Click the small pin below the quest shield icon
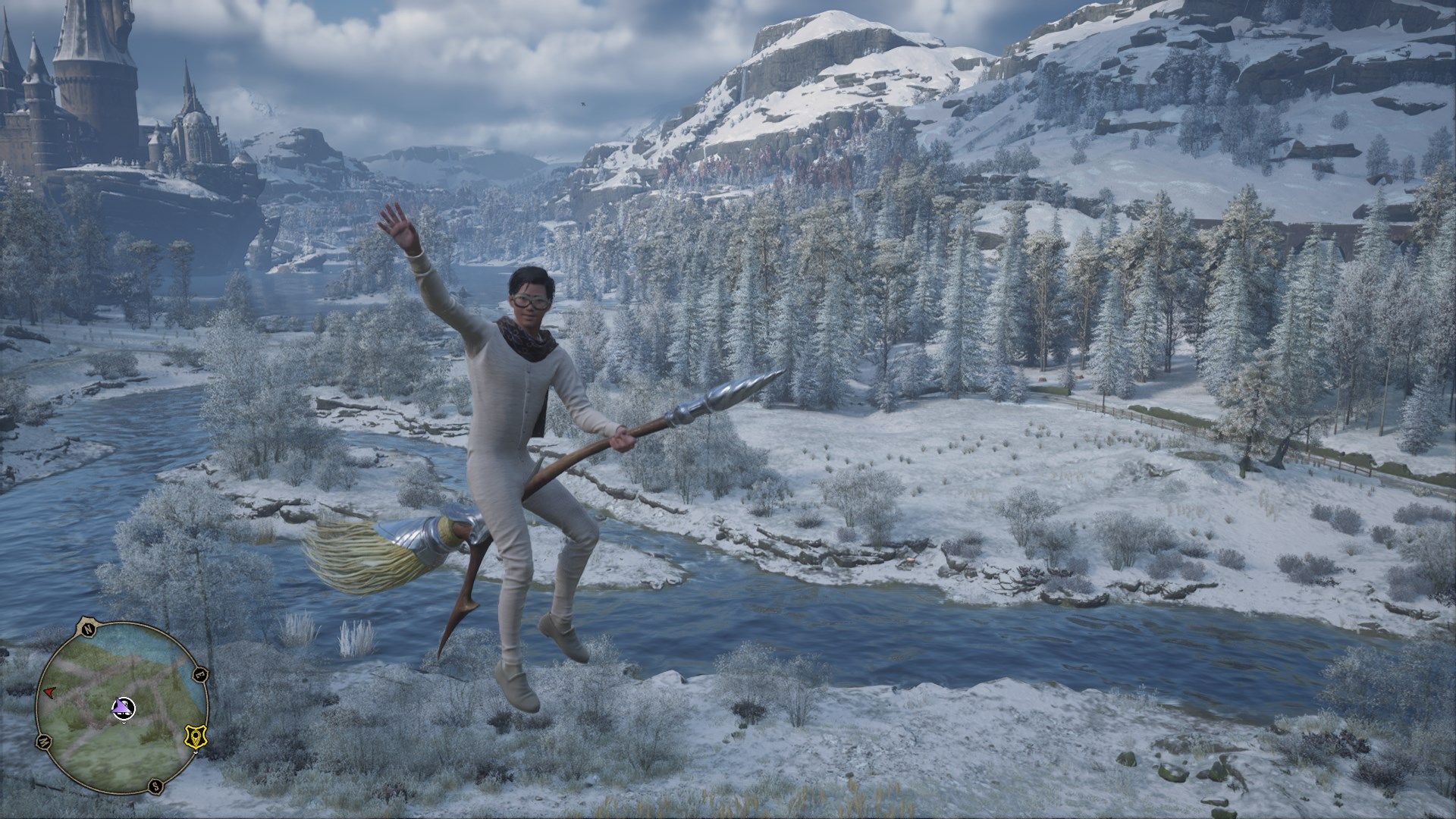The height and width of the screenshot is (819, 1456). coord(196,752)
